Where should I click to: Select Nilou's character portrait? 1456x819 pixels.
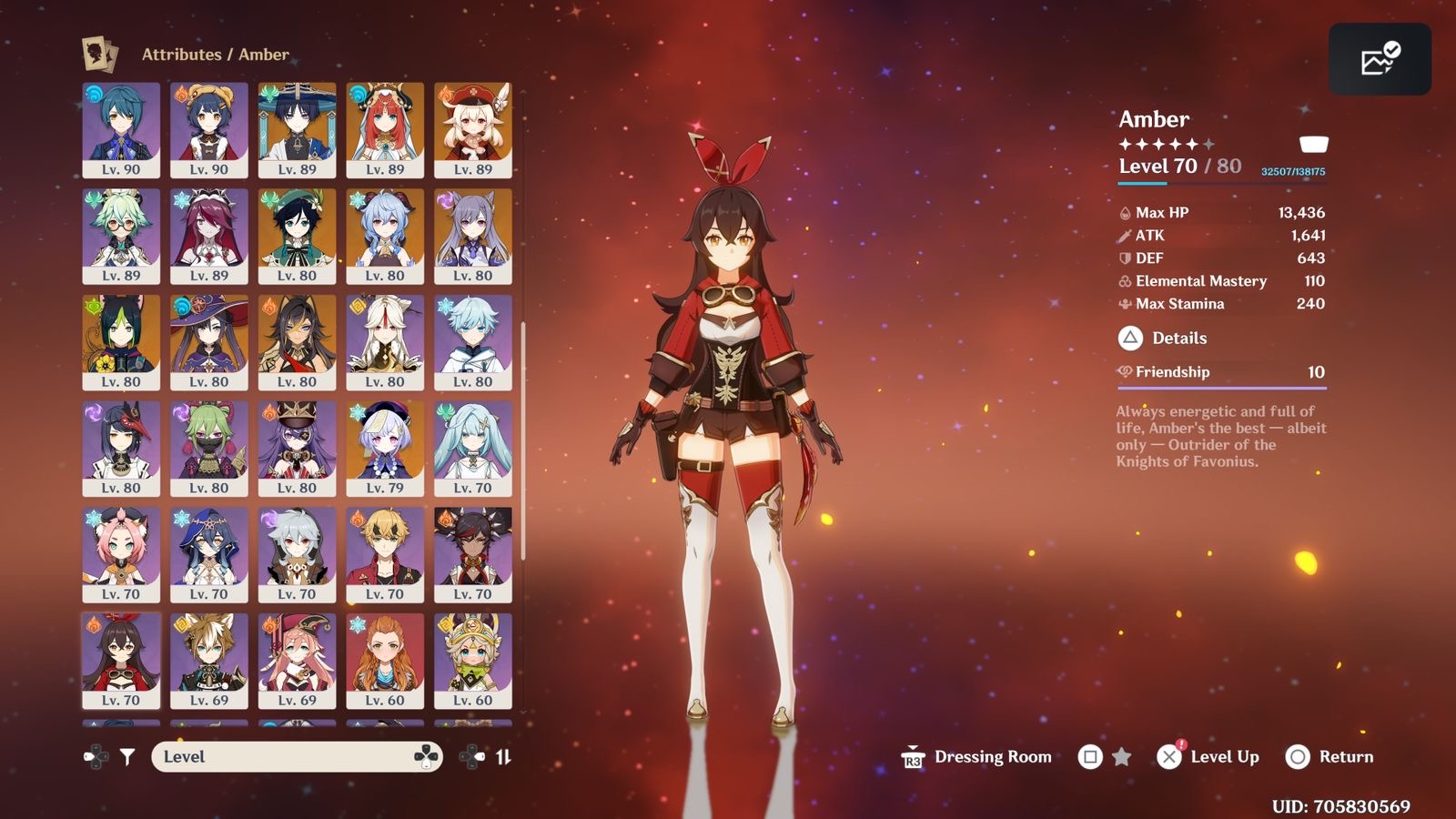[385, 129]
